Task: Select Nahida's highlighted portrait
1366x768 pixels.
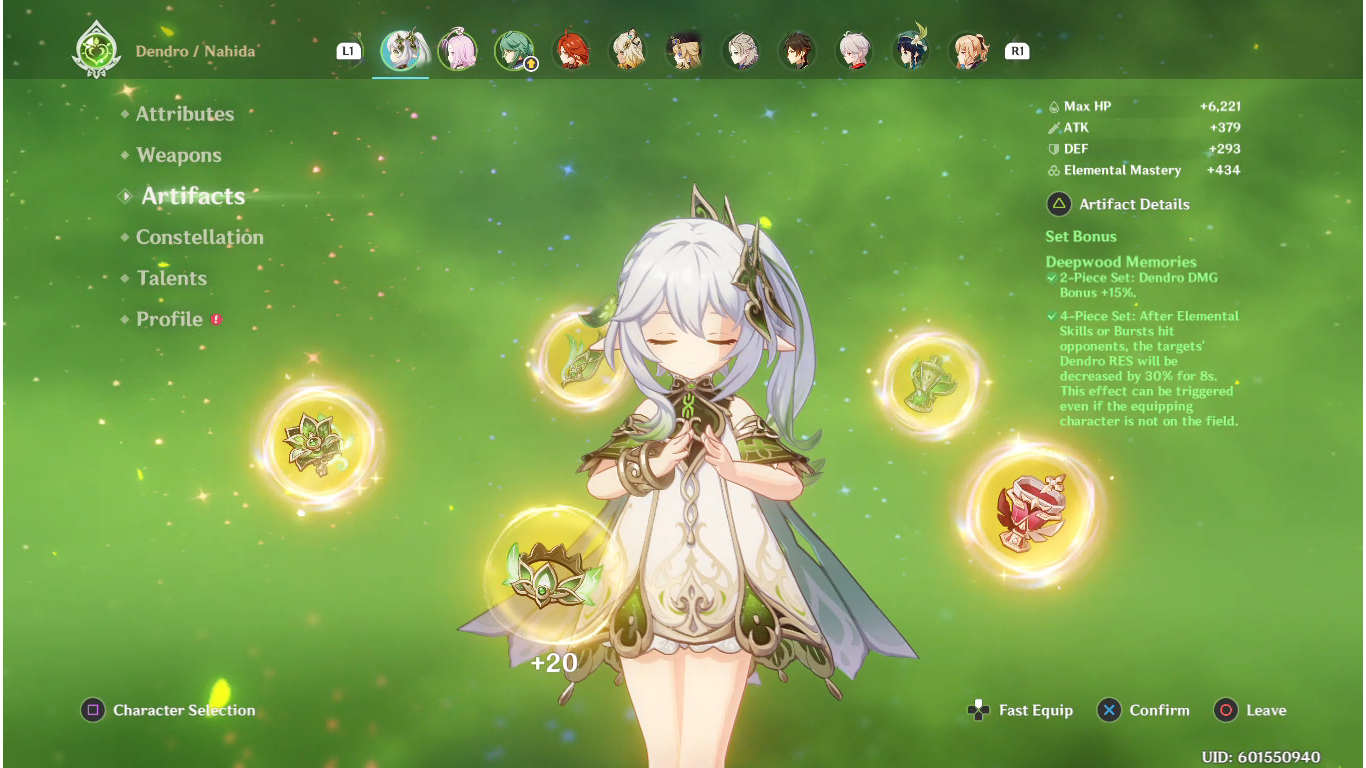Action: [401, 51]
